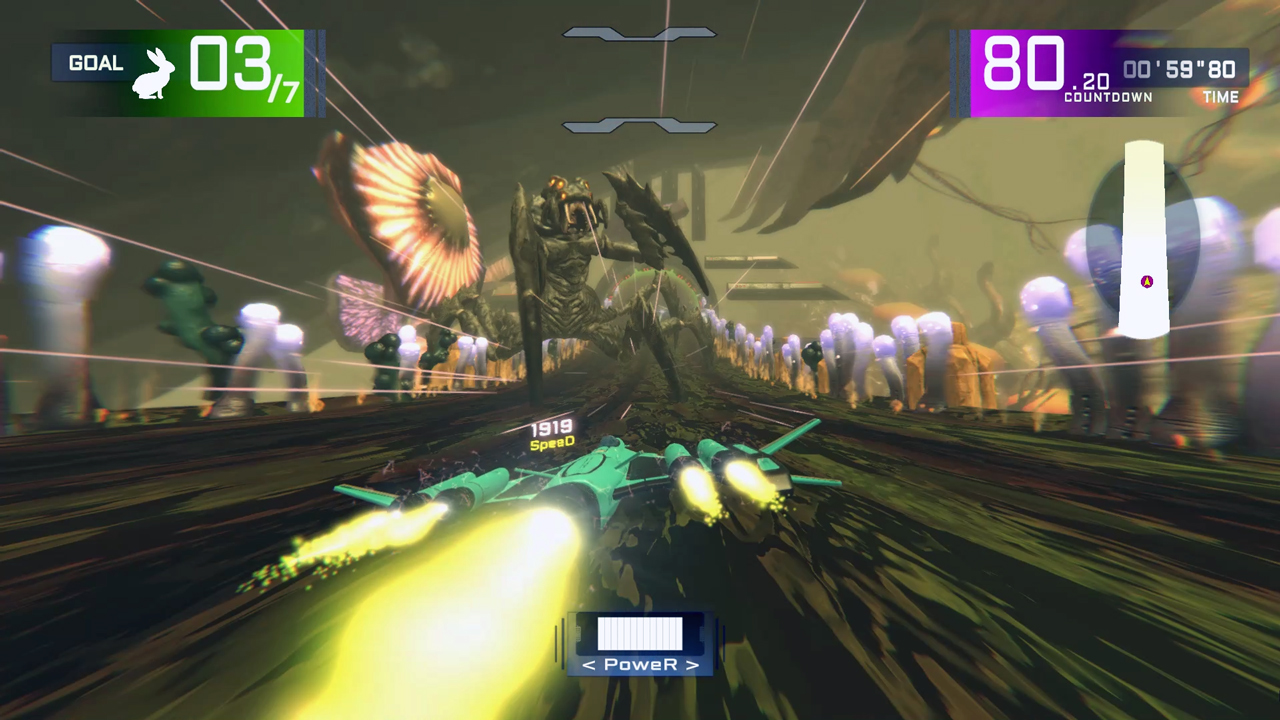Select the purple player arrow on the minimap
The height and width of the screenshot is (720, 1280).
(1146, 282)
